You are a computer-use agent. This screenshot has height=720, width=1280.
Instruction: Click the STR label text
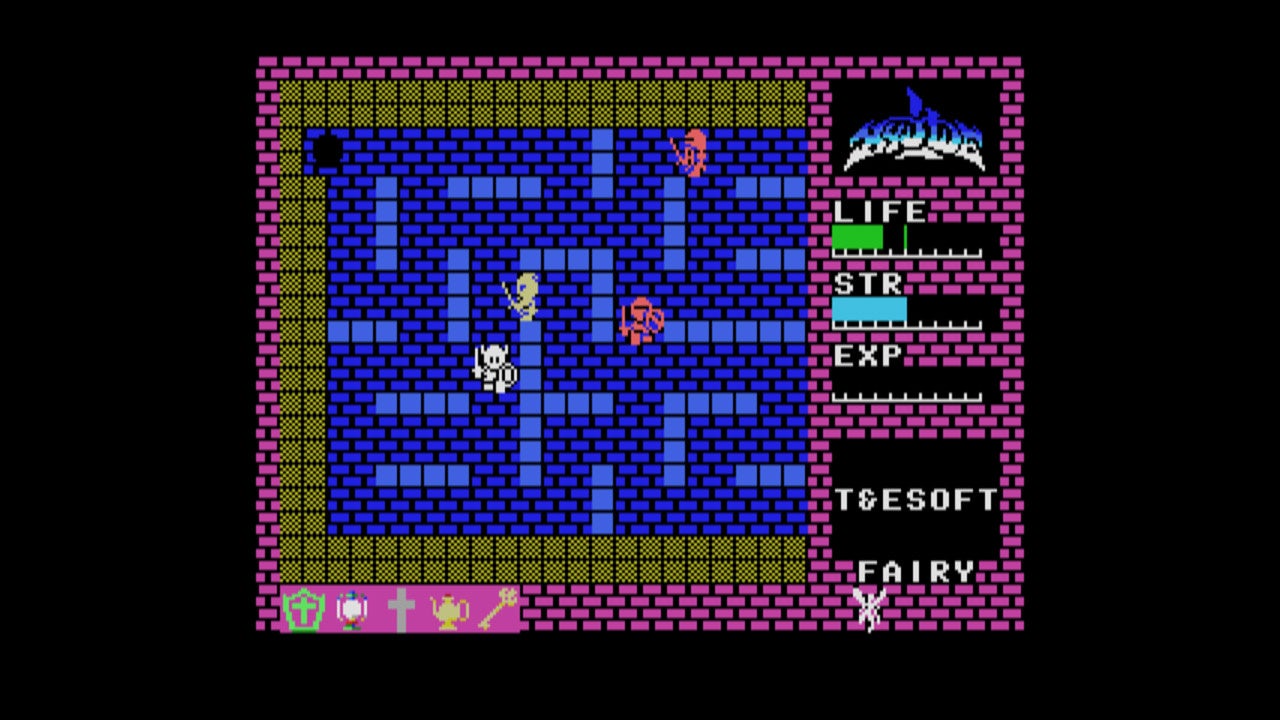tap(865, 283)
